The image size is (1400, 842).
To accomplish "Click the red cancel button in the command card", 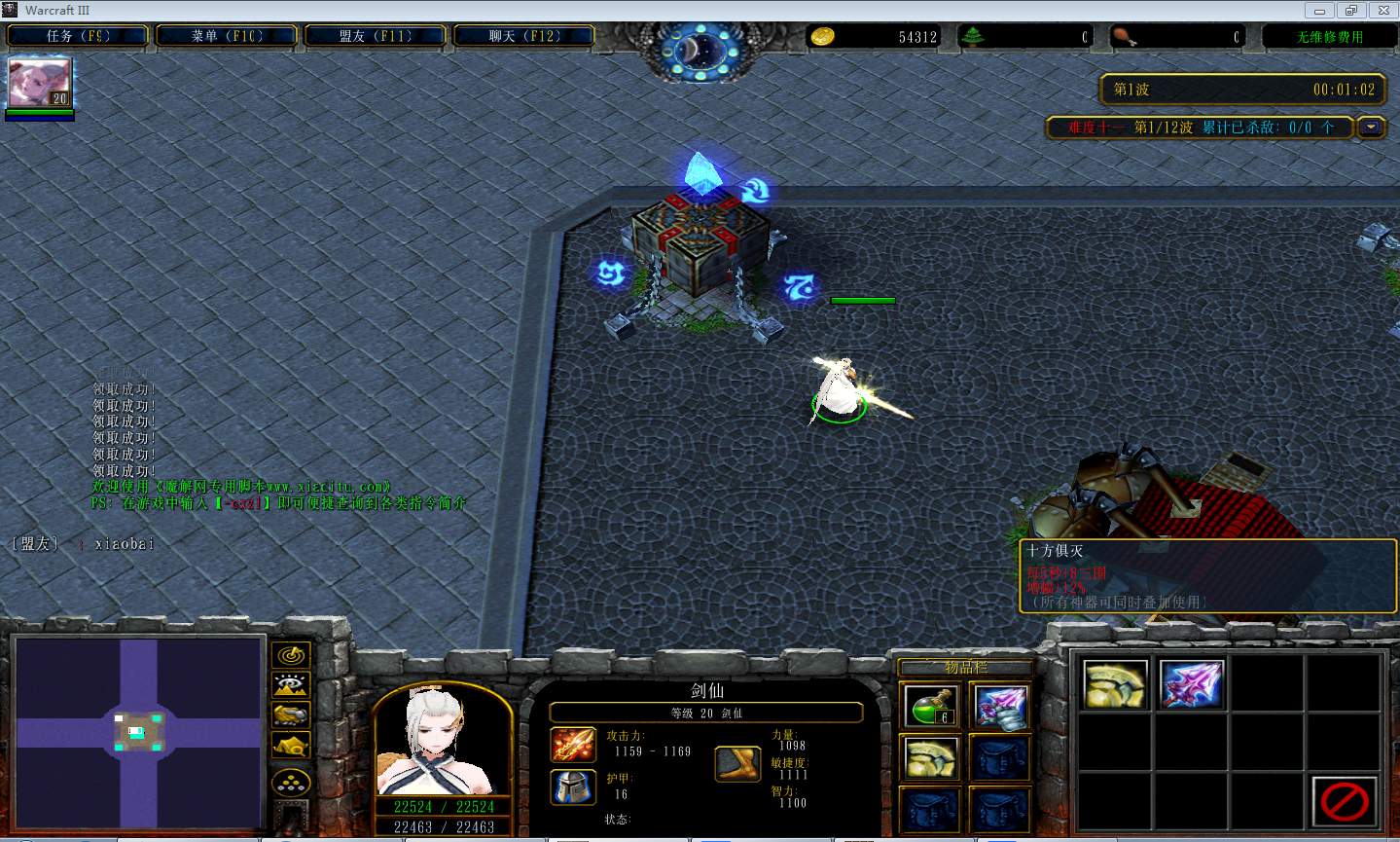I will tap(1344, 801).
